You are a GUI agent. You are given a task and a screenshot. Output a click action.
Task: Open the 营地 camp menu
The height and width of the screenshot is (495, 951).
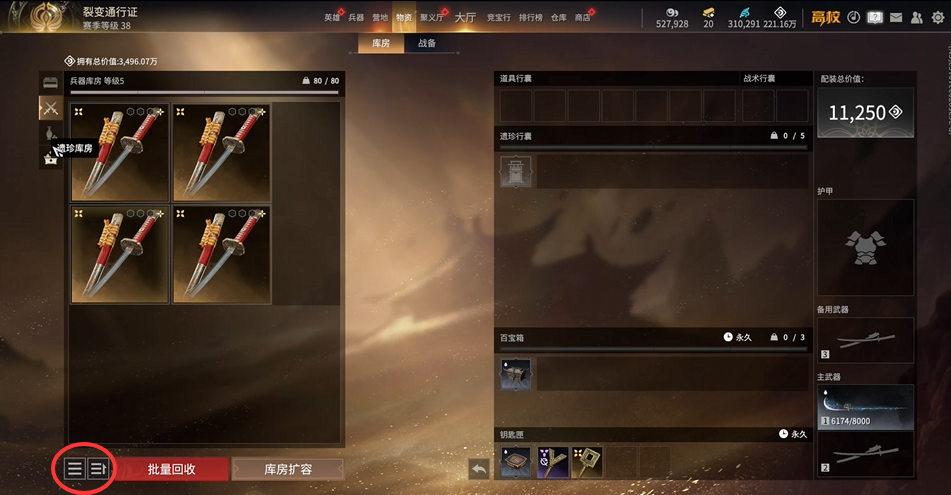pyautogui.click(x=380, y=18)
